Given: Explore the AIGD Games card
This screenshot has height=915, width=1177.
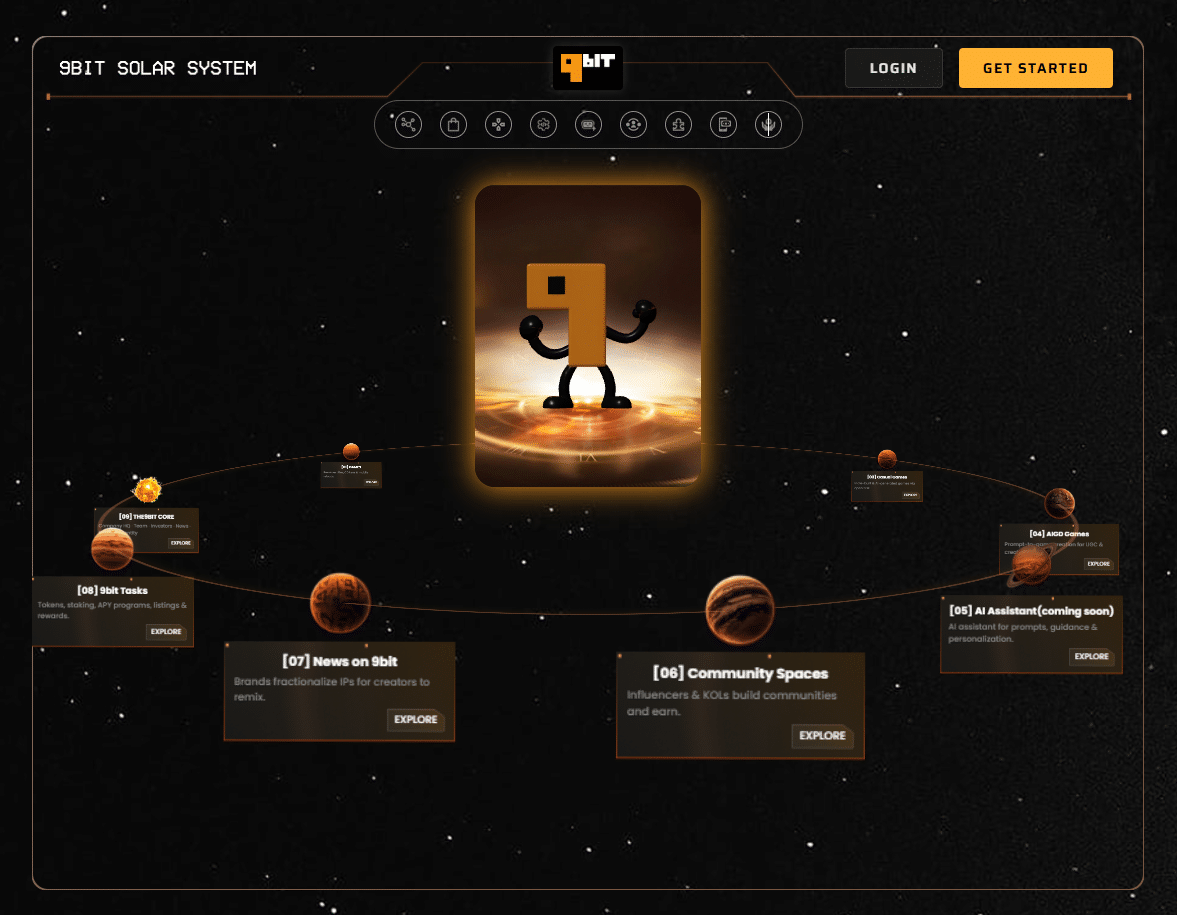Looking at the screenshot, I should click(1098, 563).
